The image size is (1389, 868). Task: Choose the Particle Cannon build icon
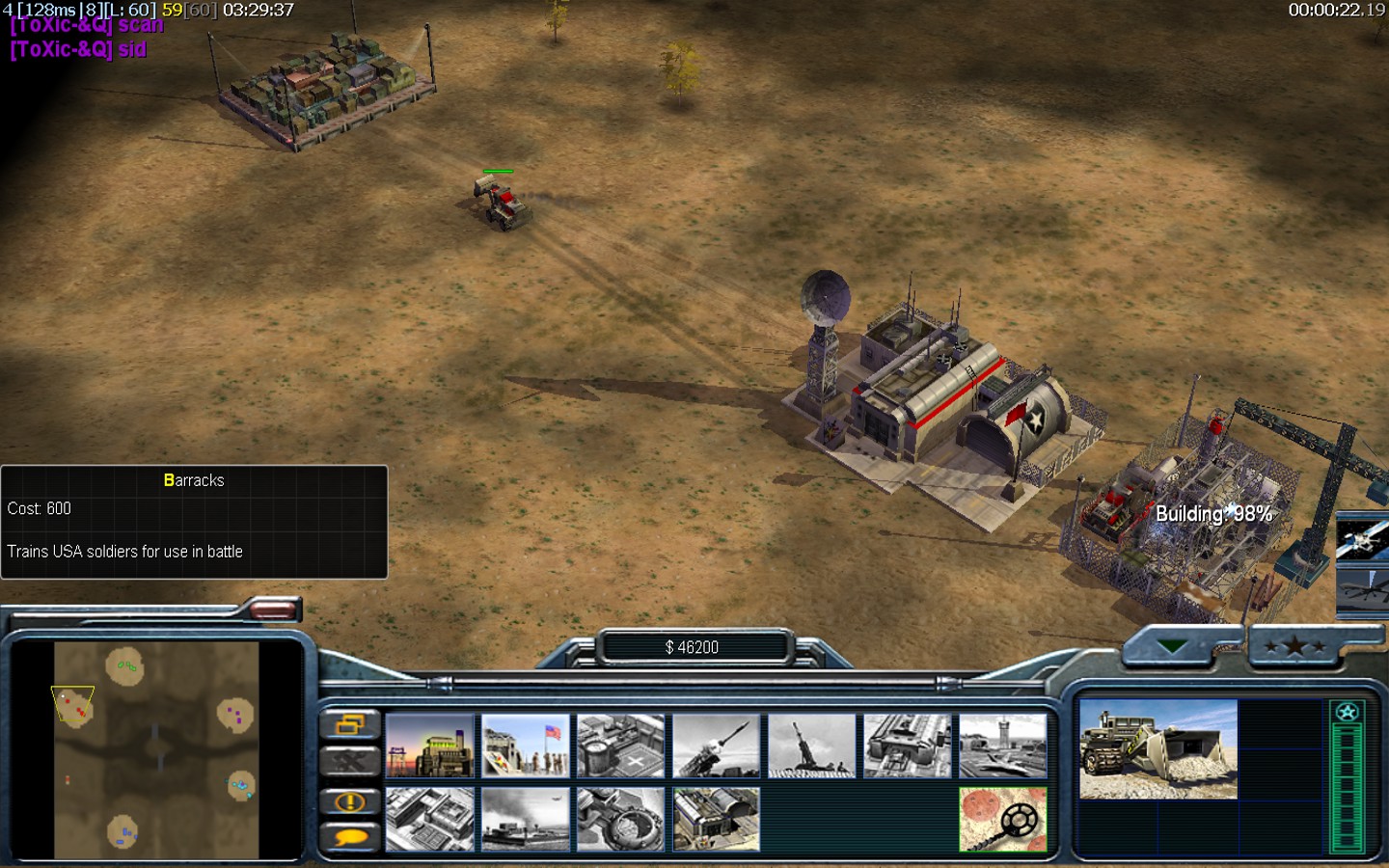pos(621,820)
